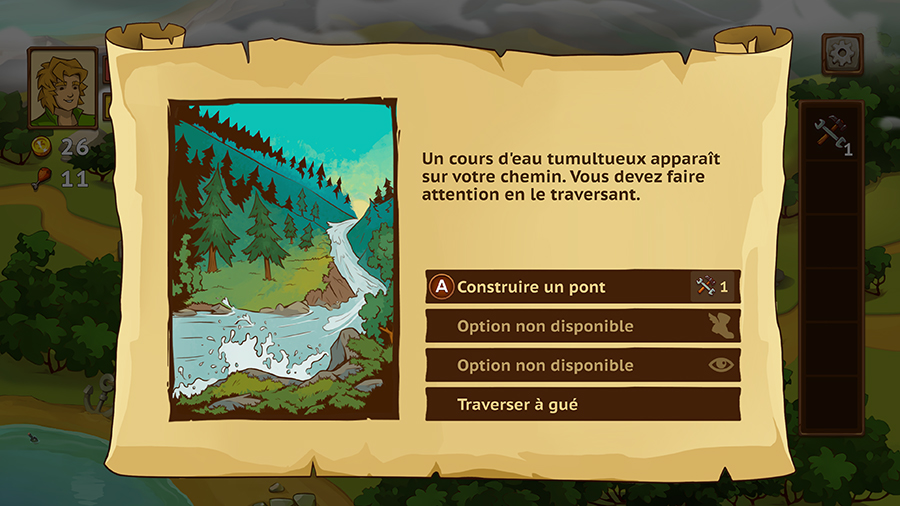Open settings with the gear icon
Image resolution: width=900 pixels, height=506 pixels.
[x=841, y=54]
